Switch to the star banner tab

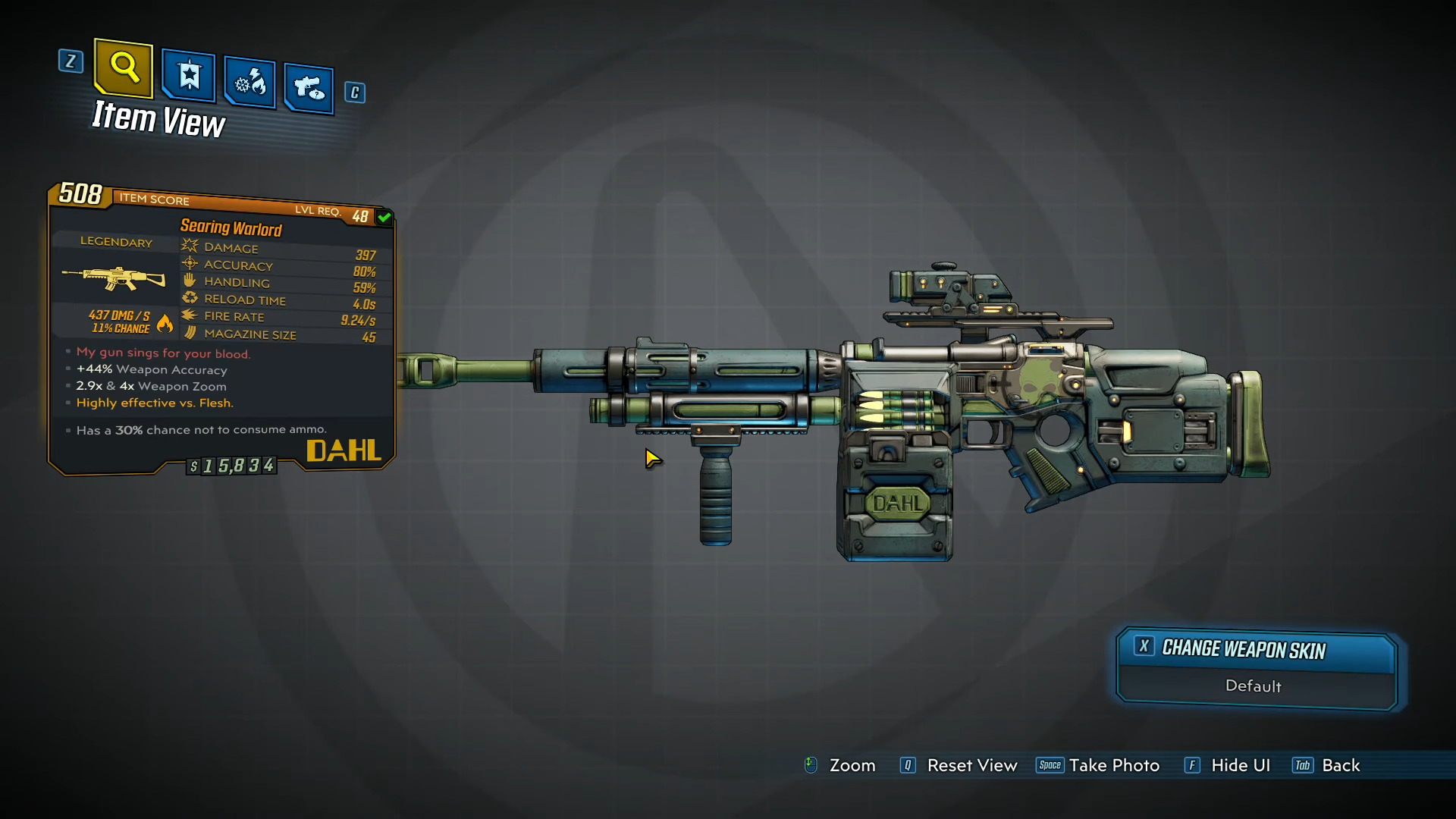(x=189, y=76)
